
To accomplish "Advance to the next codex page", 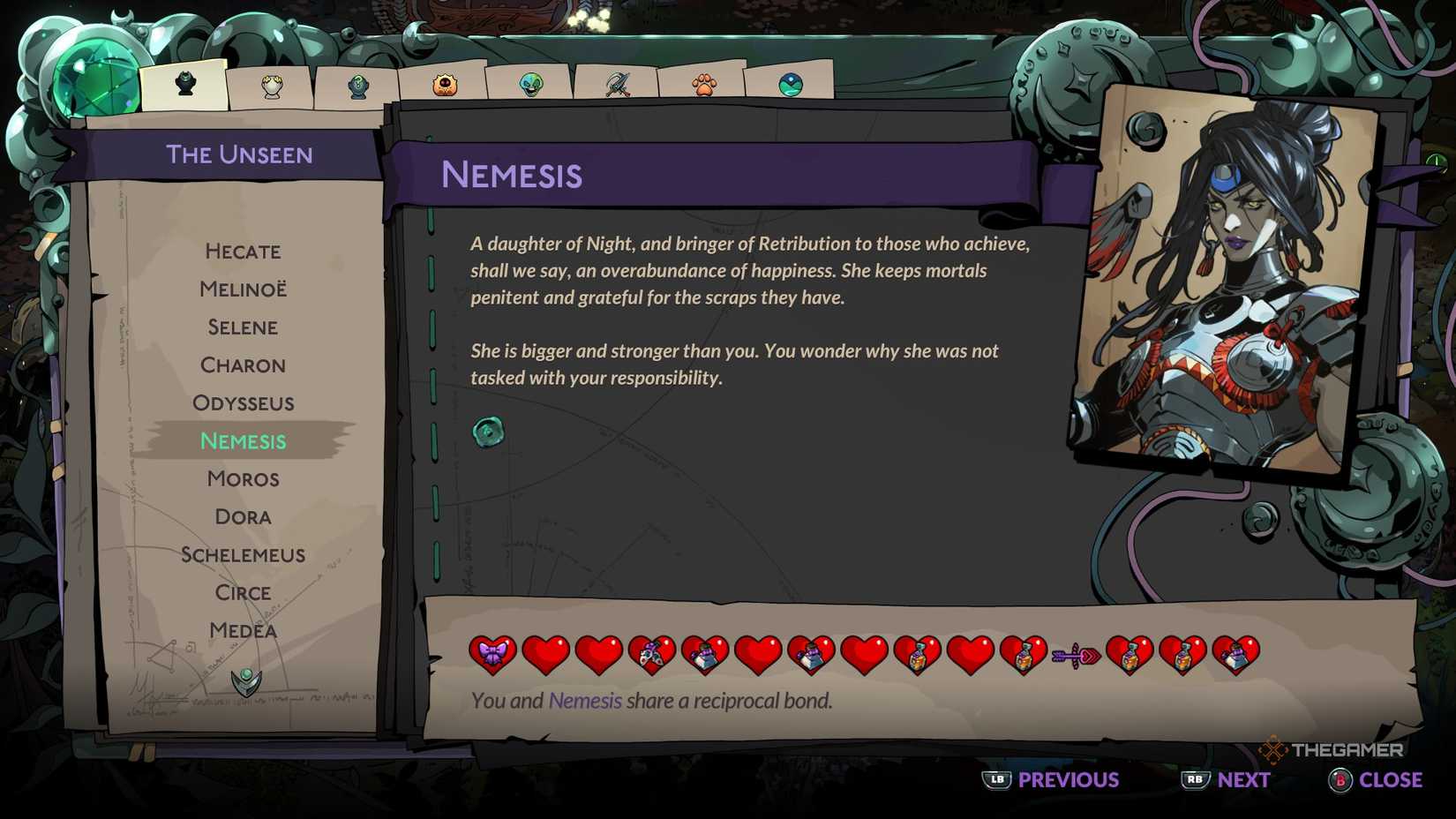I will [1227, 780].
